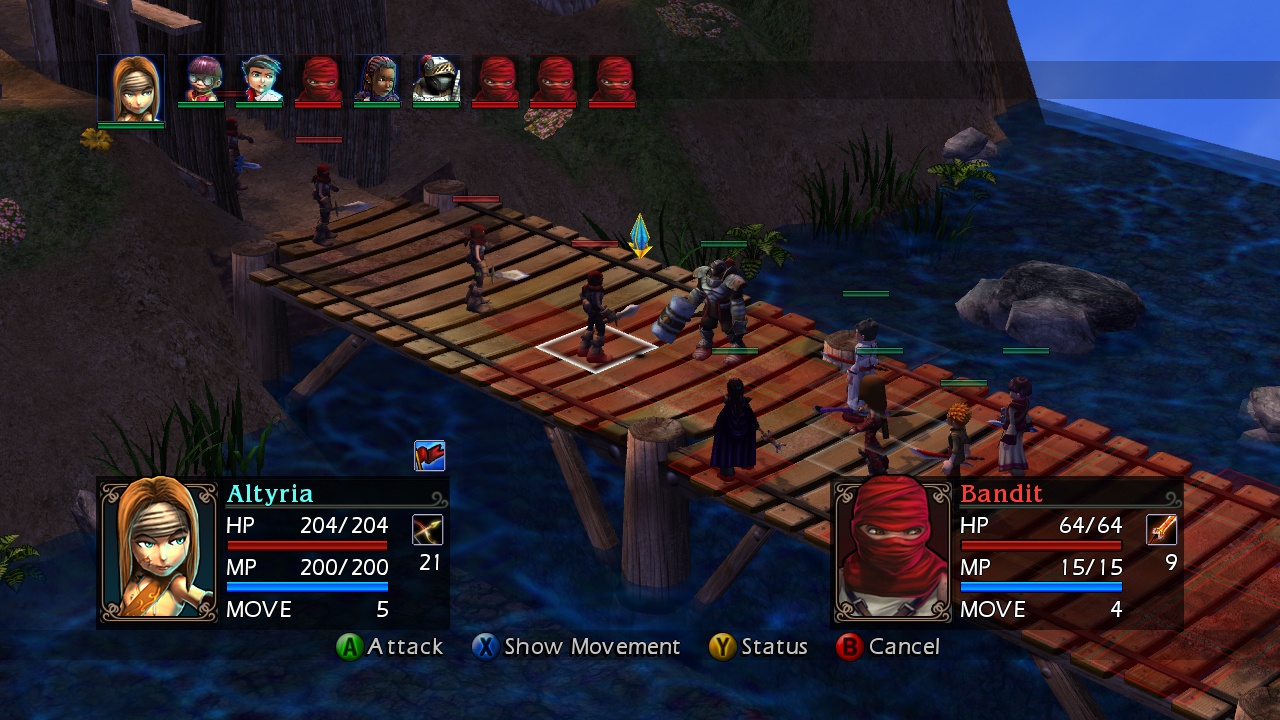Select the last bandit portrait in turn order
1280x720 pixels.
pos(611,77)
